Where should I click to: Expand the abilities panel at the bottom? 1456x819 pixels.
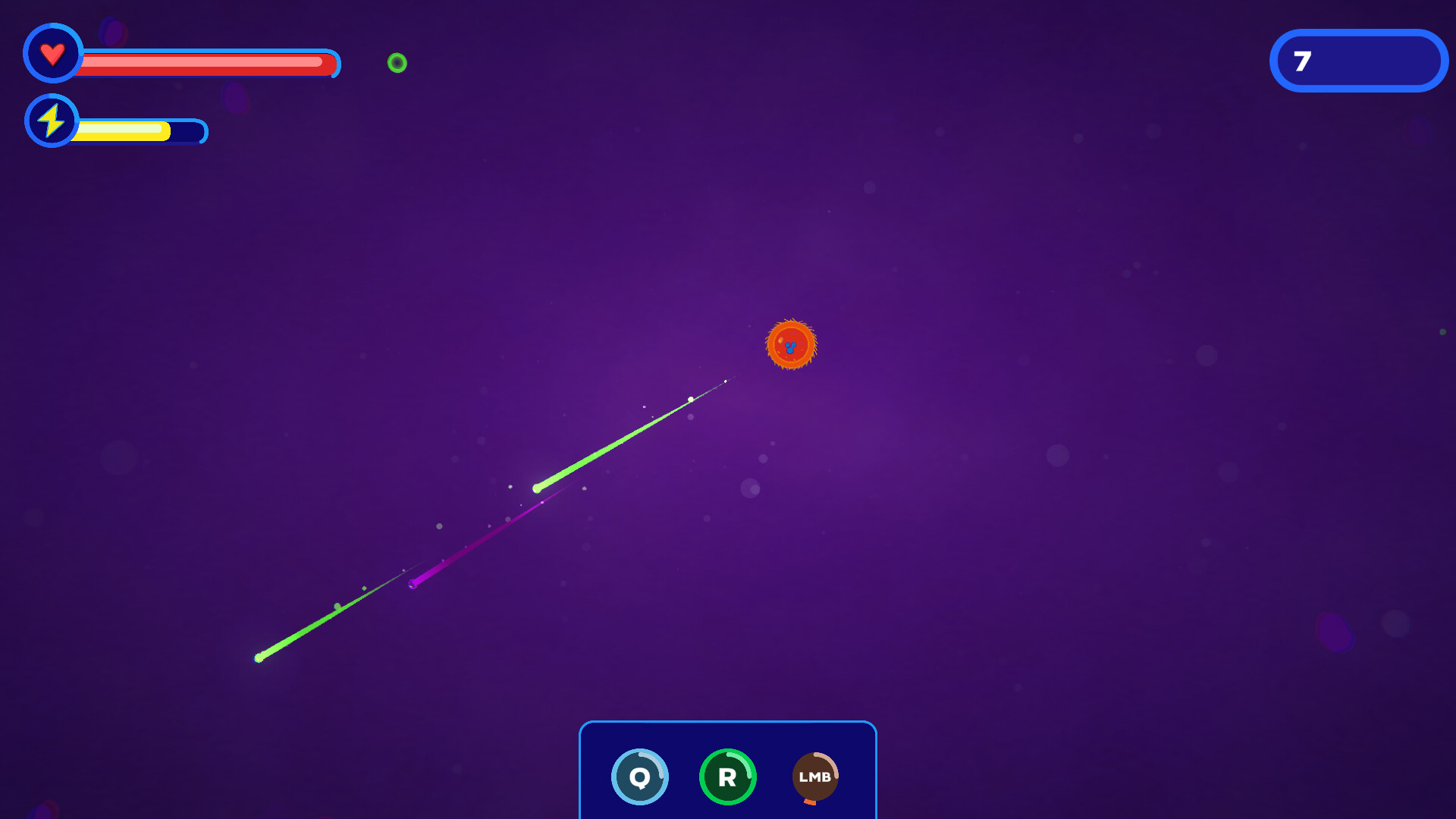tap(726, 770)
